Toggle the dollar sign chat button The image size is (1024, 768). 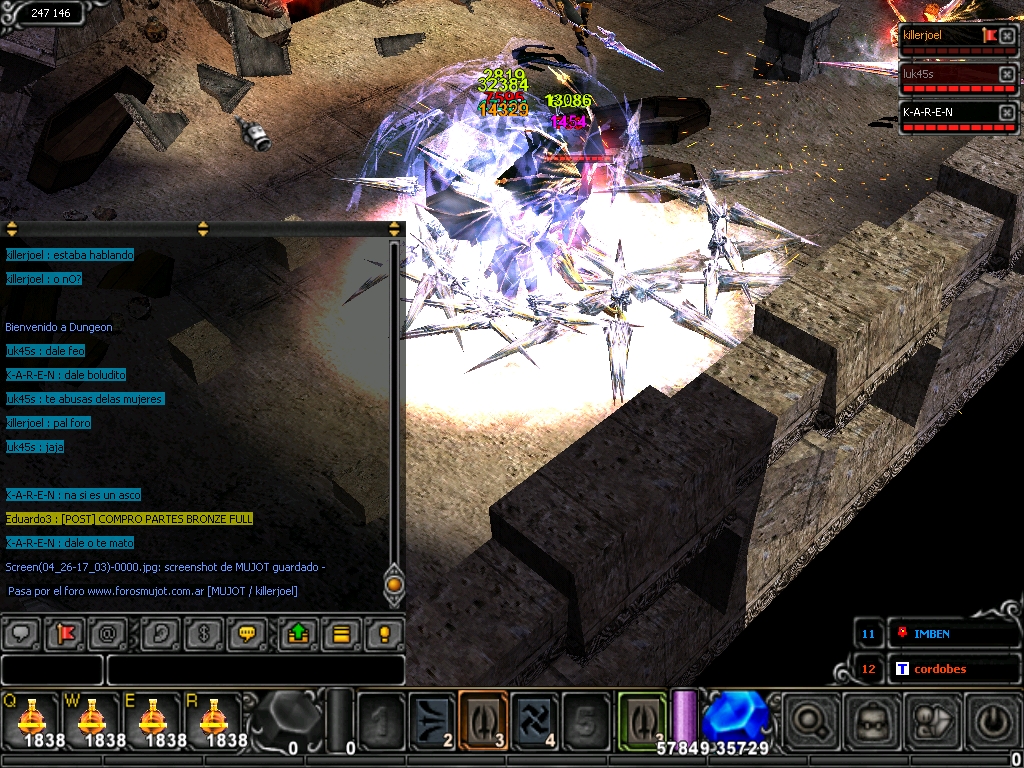[x=203, y=633]
